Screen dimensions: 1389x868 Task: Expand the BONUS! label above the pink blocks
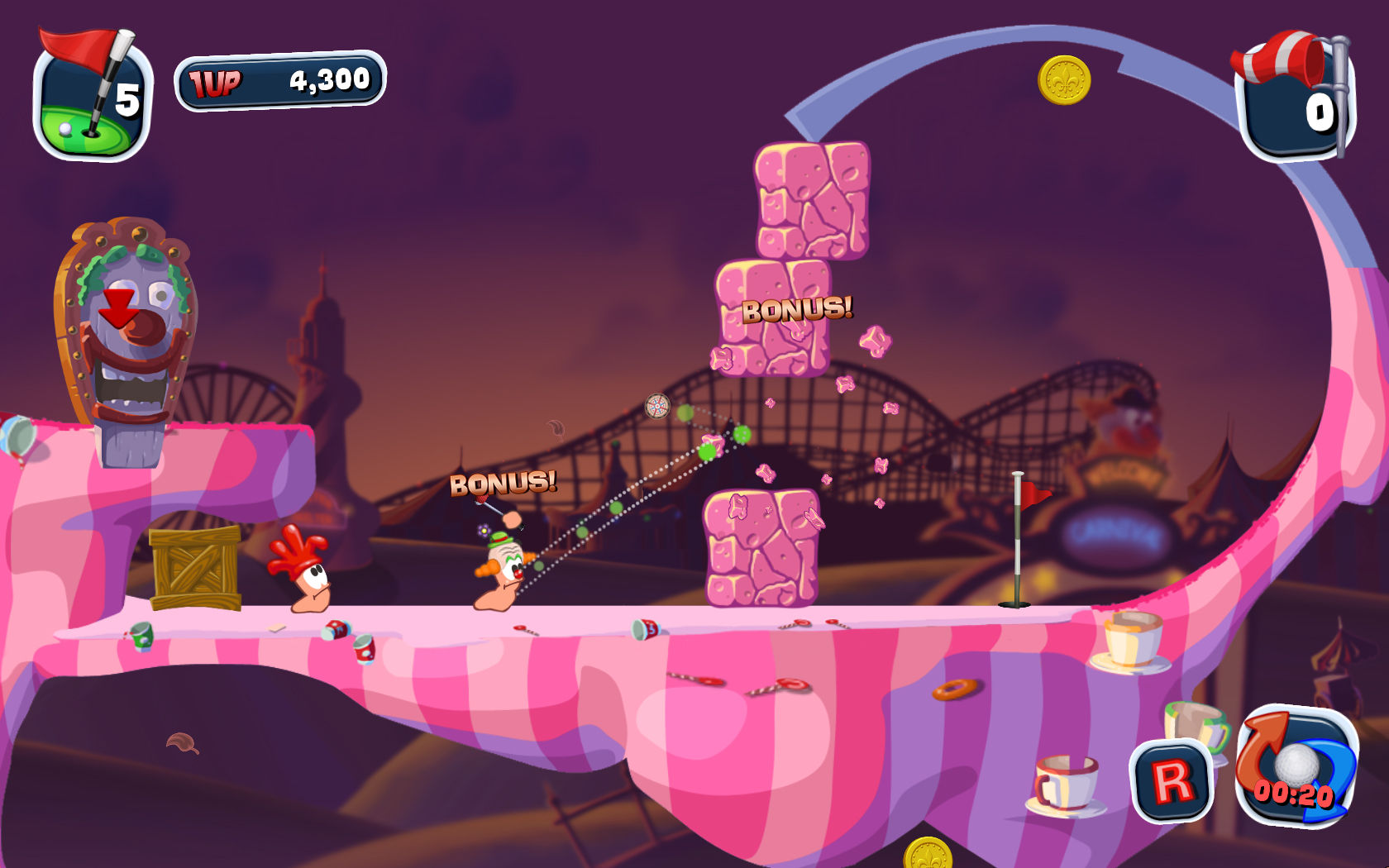tap(798, 312)
